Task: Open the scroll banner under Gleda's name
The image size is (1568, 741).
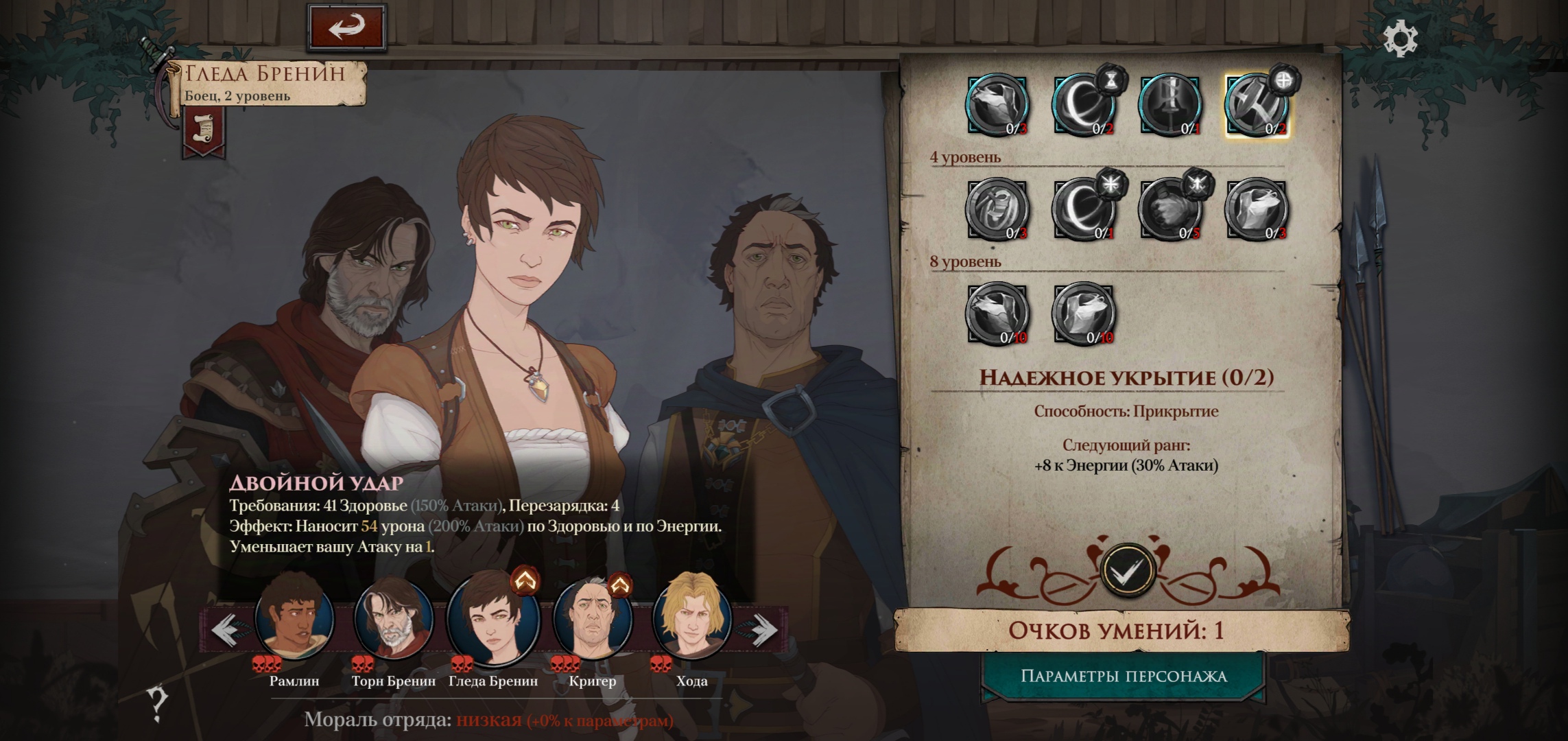Action: (x=204, y=131)
